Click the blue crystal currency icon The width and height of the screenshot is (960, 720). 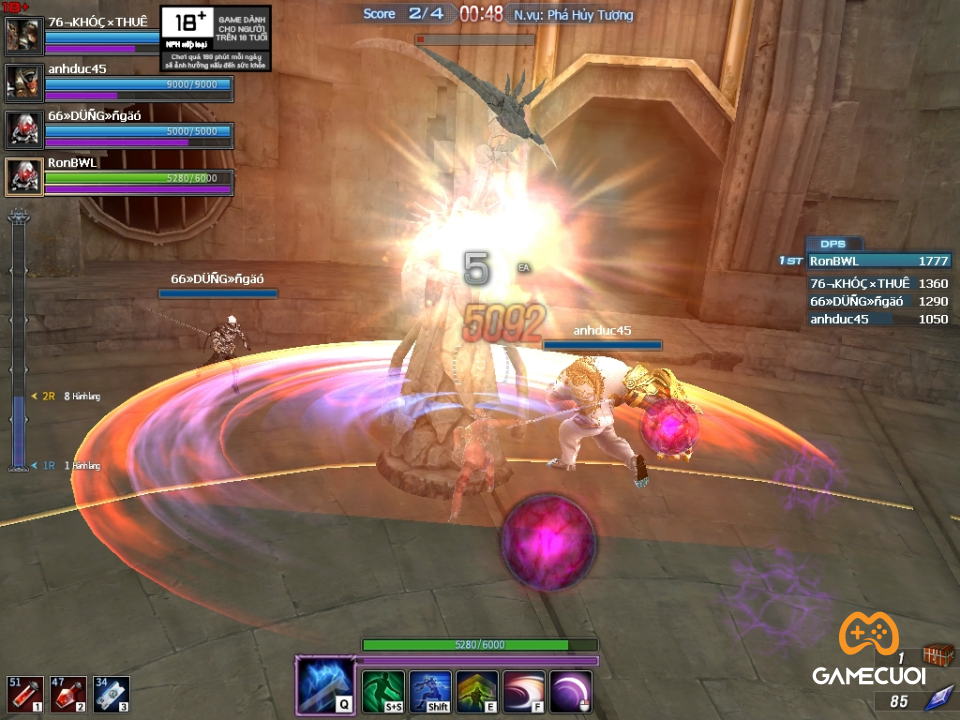tap(938, 700)
